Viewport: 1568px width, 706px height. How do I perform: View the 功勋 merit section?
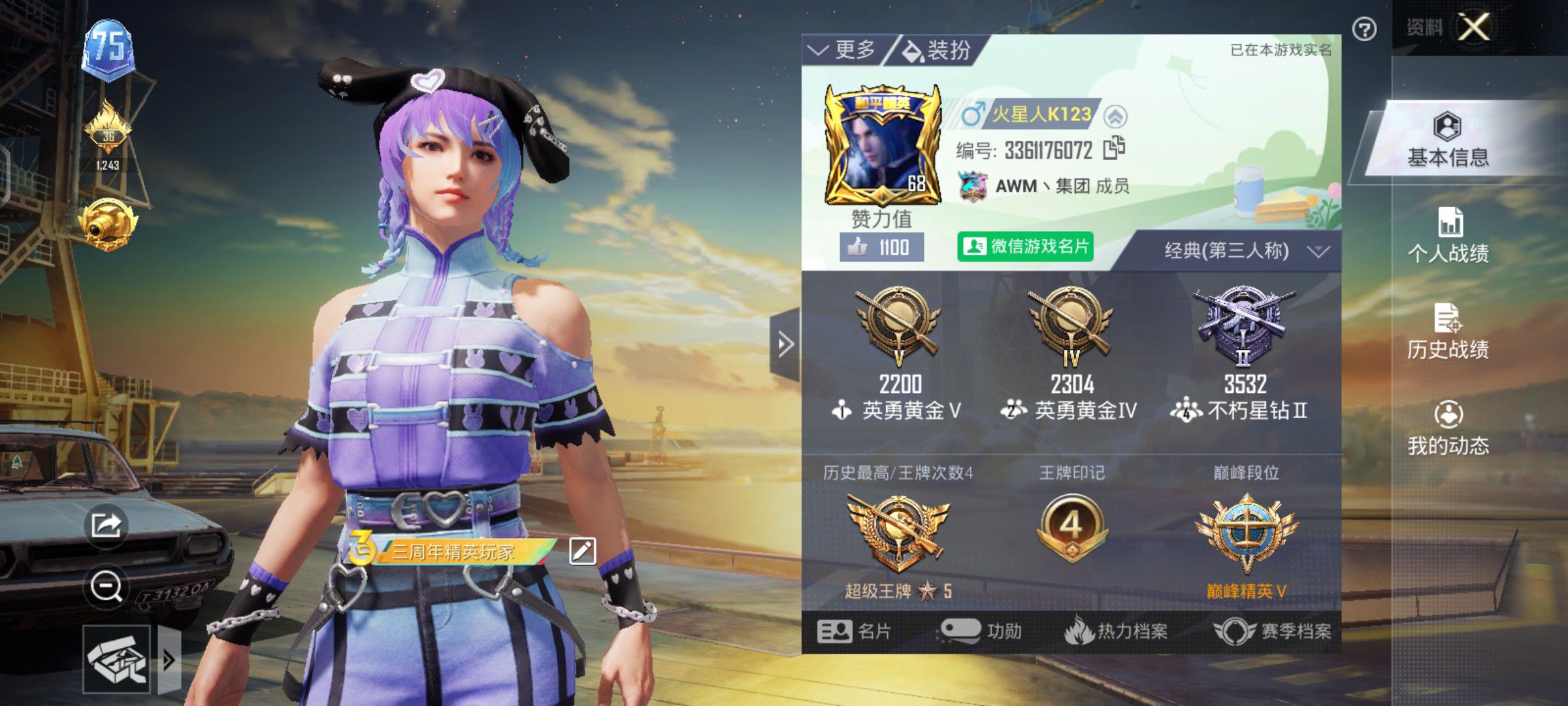[x=981, y=631]
